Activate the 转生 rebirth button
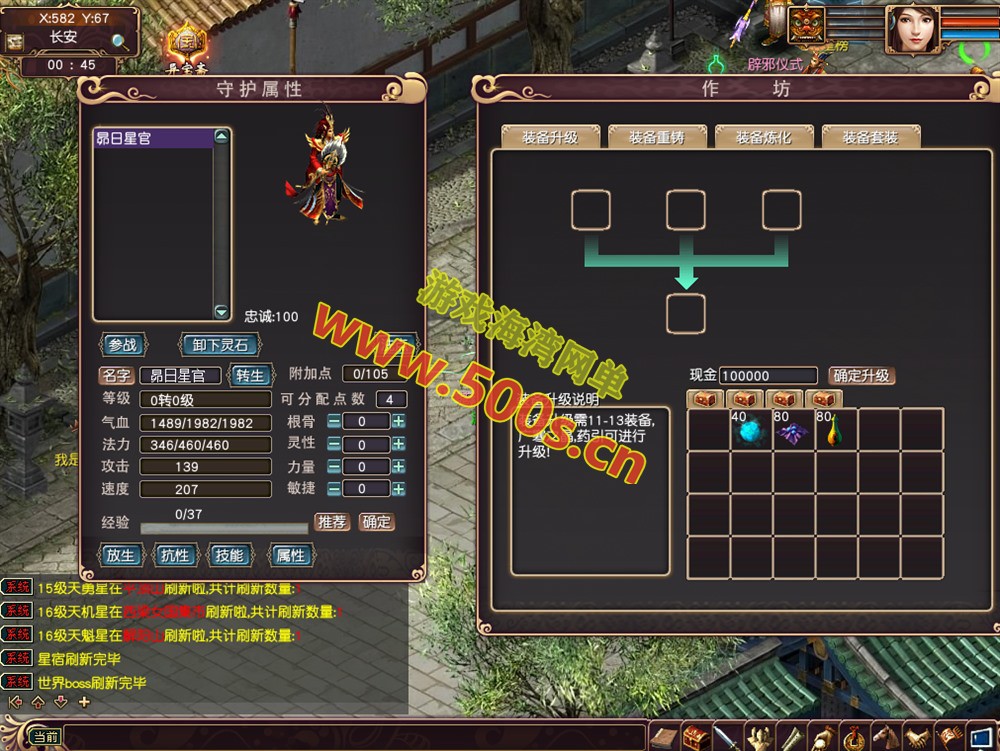This screenshot has height=751, width=1000. point(250,376)
